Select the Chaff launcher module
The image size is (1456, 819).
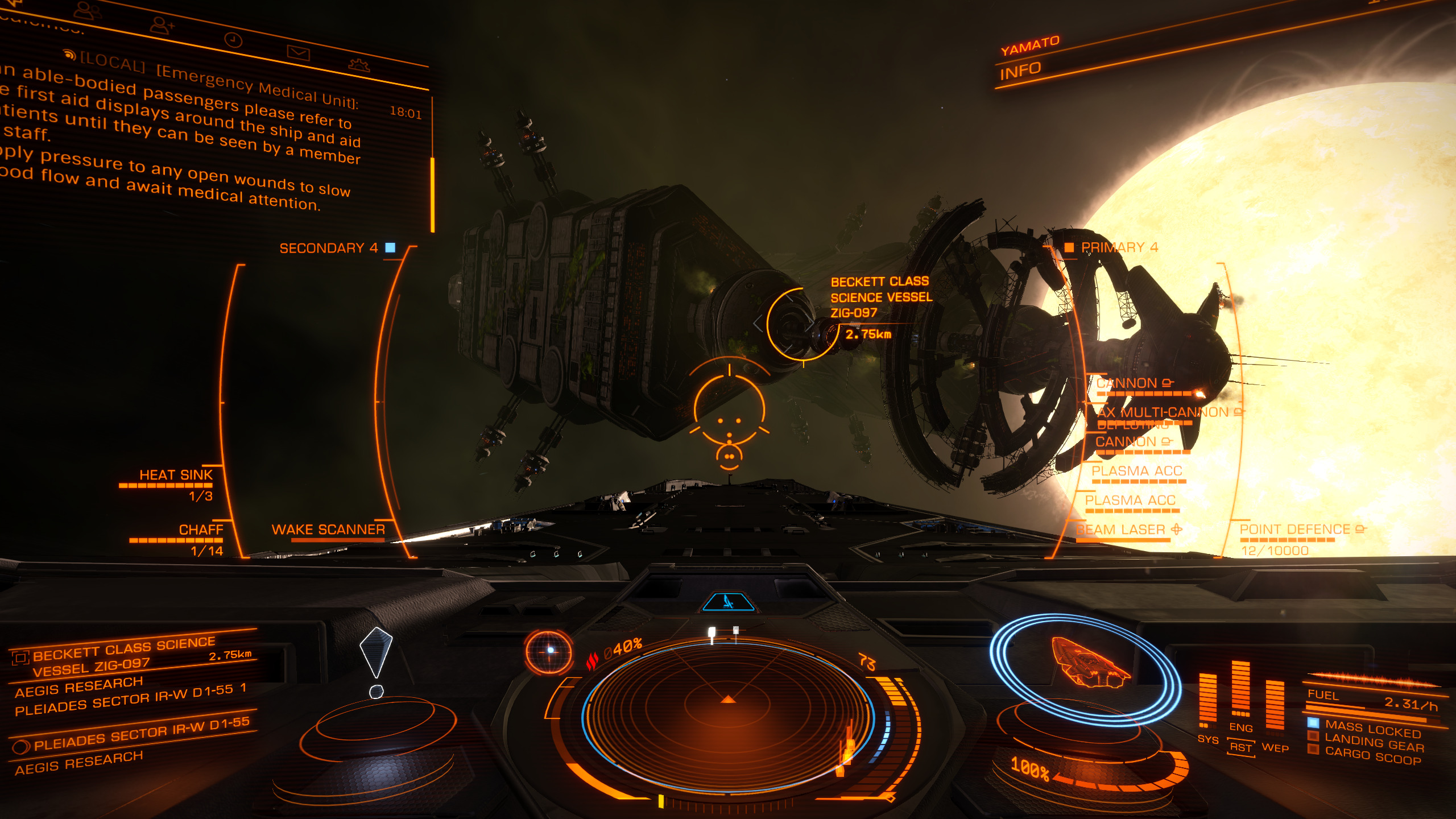coord(201,530)
